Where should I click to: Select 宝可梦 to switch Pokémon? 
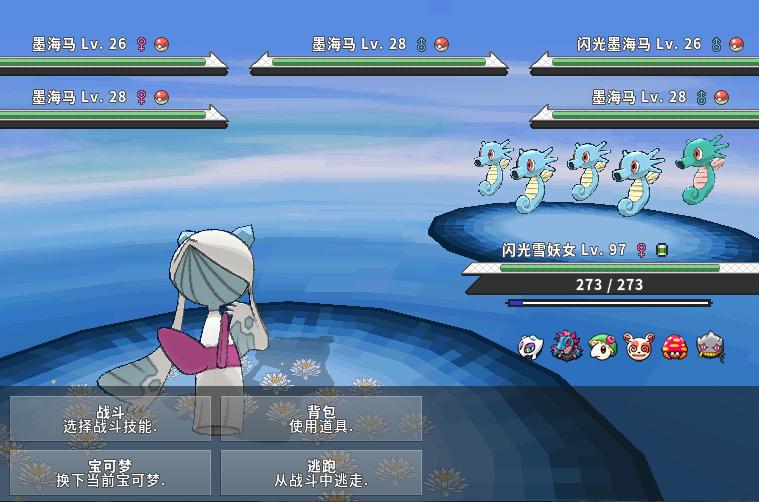click(x=111, y=472)
